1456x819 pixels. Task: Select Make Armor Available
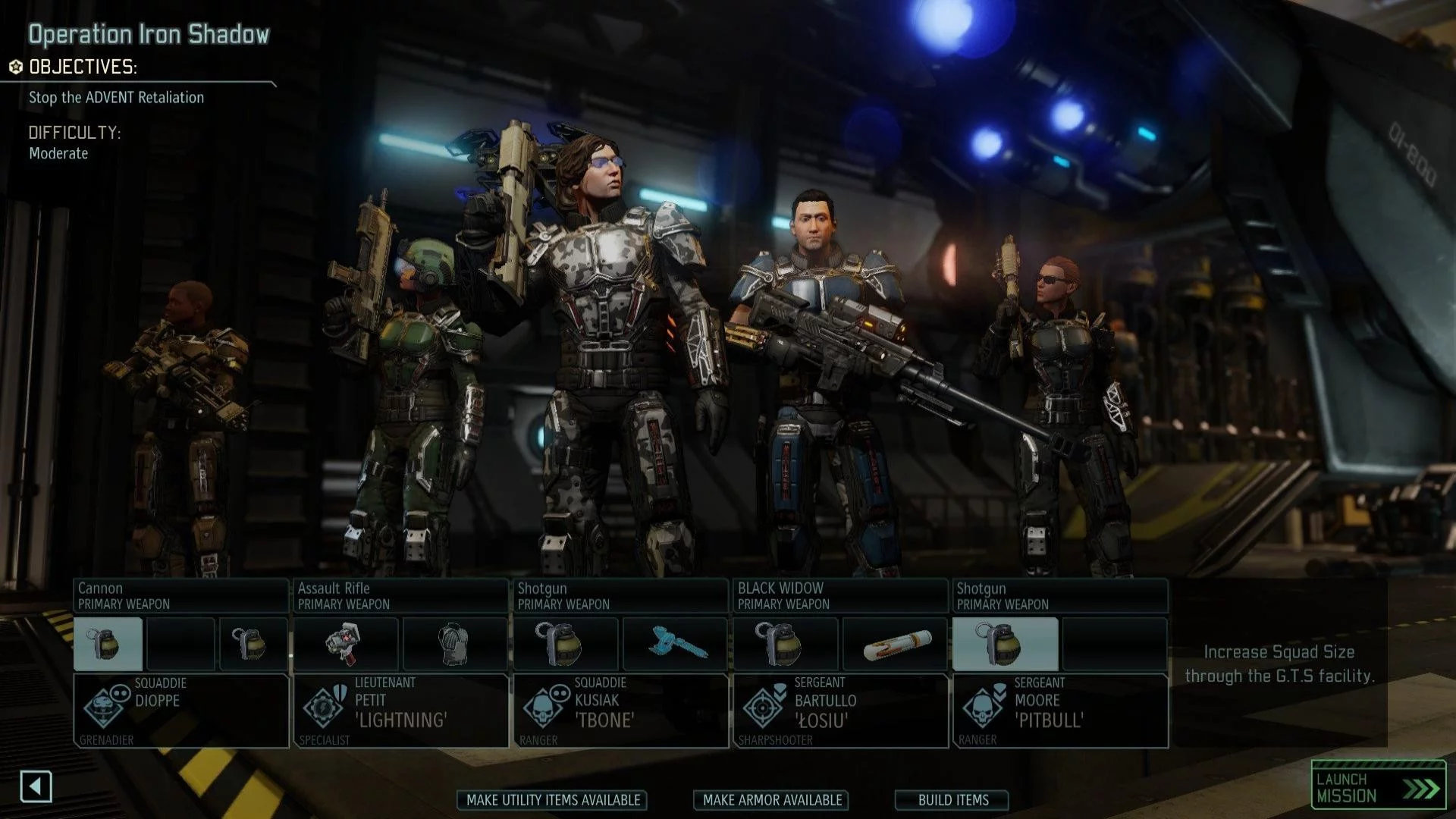click(771, 800)
